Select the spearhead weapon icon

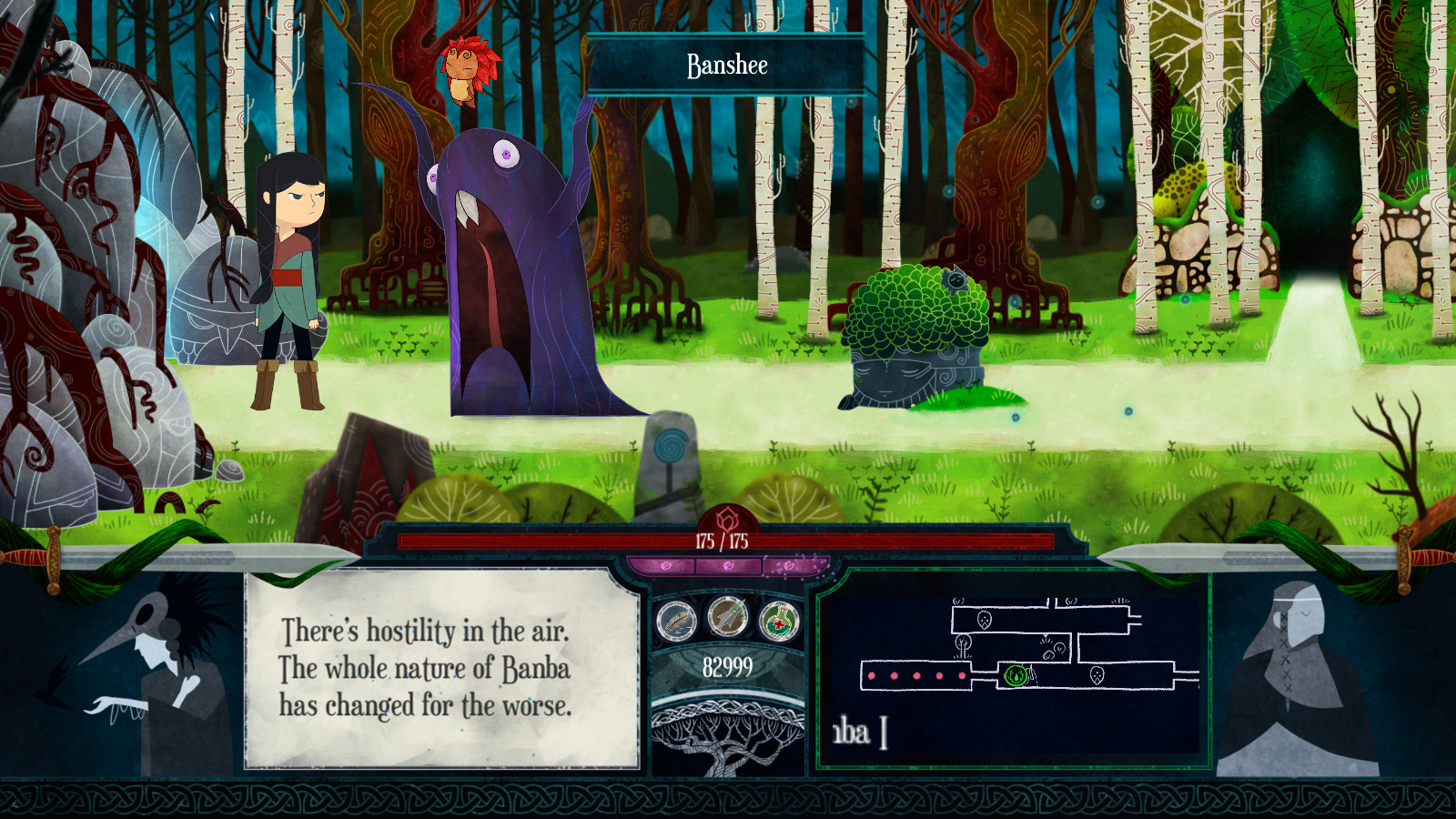click(x=726, y=617)
